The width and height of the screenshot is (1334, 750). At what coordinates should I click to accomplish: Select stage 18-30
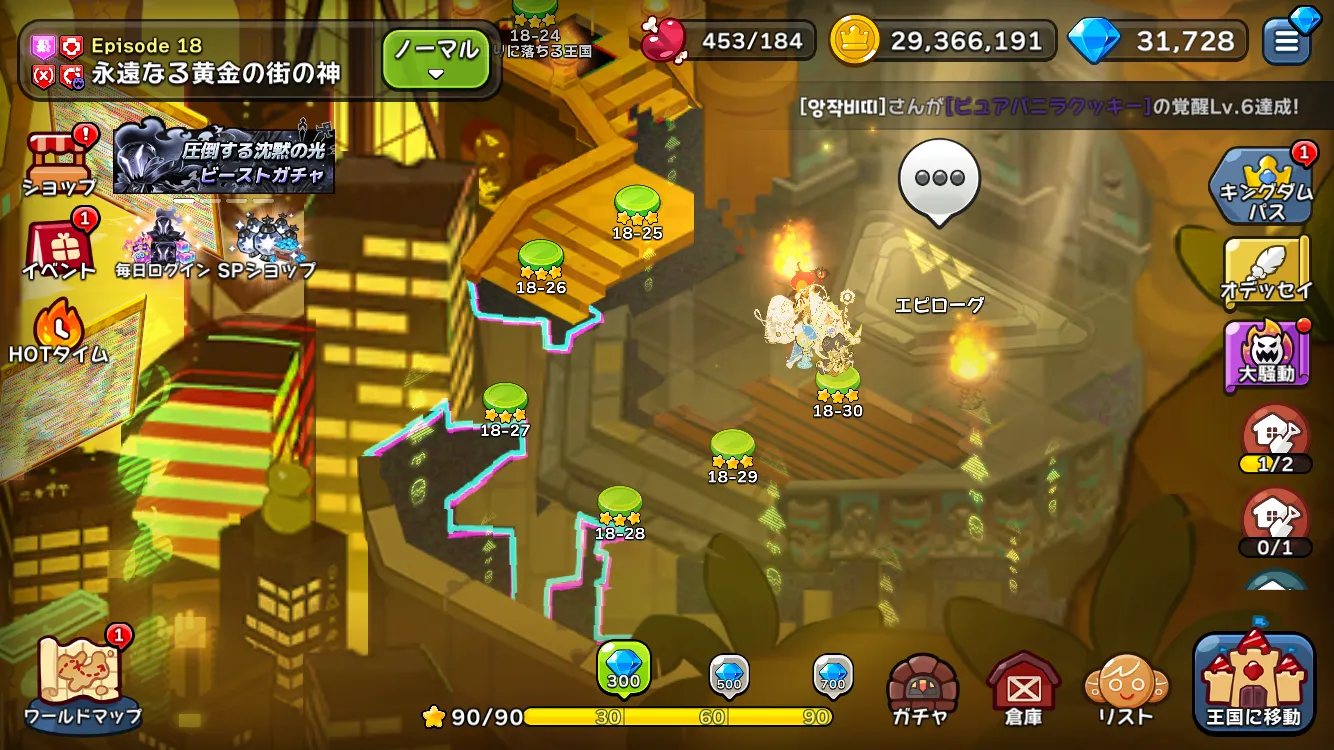837,383
